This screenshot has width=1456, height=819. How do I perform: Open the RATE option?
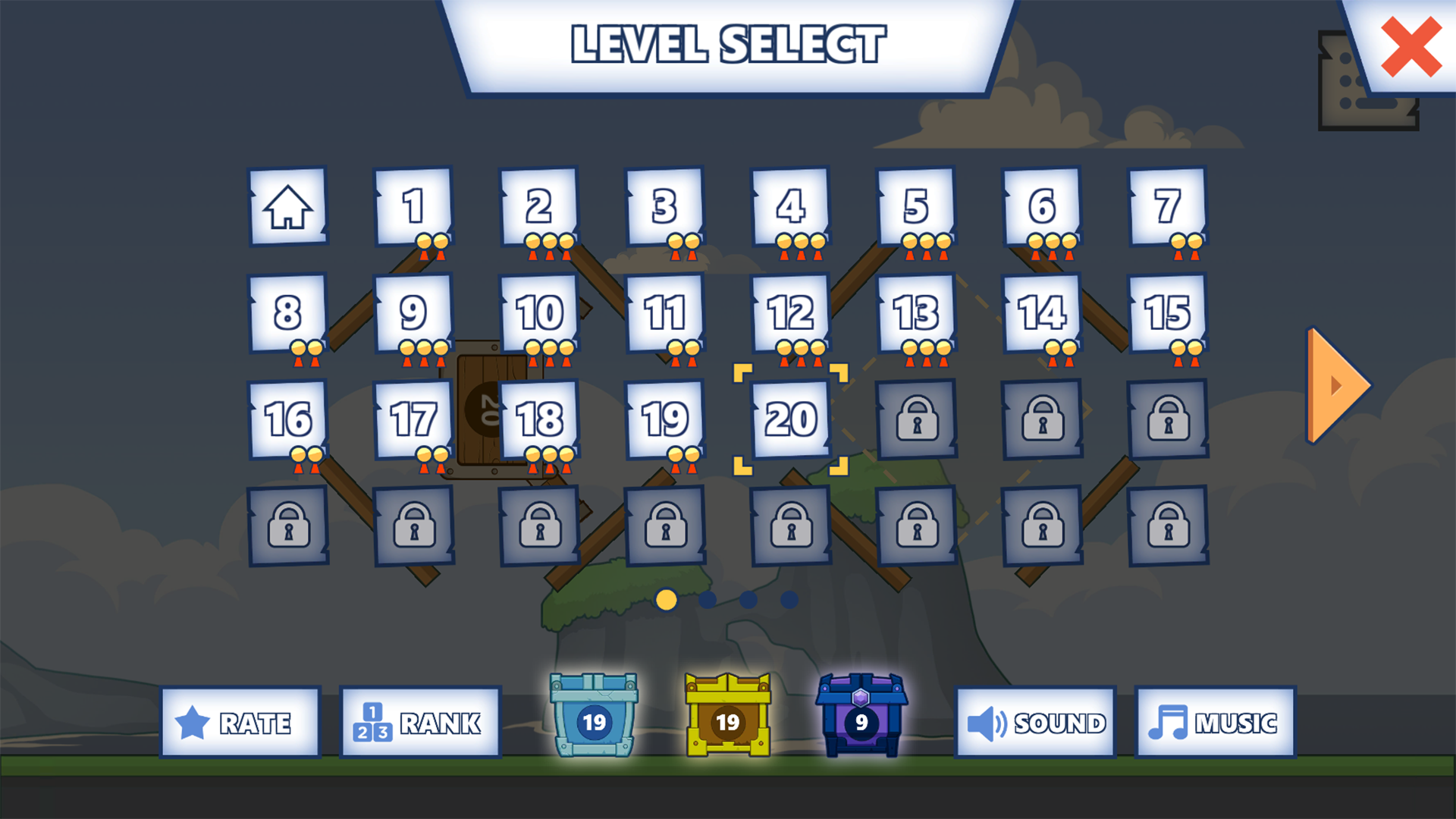tap(240, 722)
